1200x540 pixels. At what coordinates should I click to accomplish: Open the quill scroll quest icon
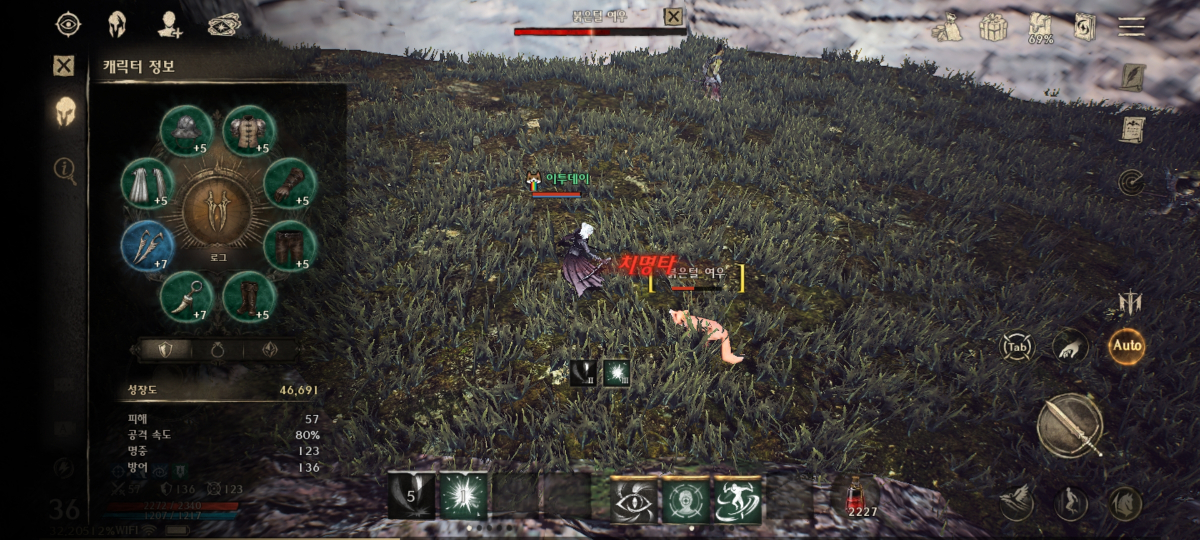click(x=1131, y=77)
